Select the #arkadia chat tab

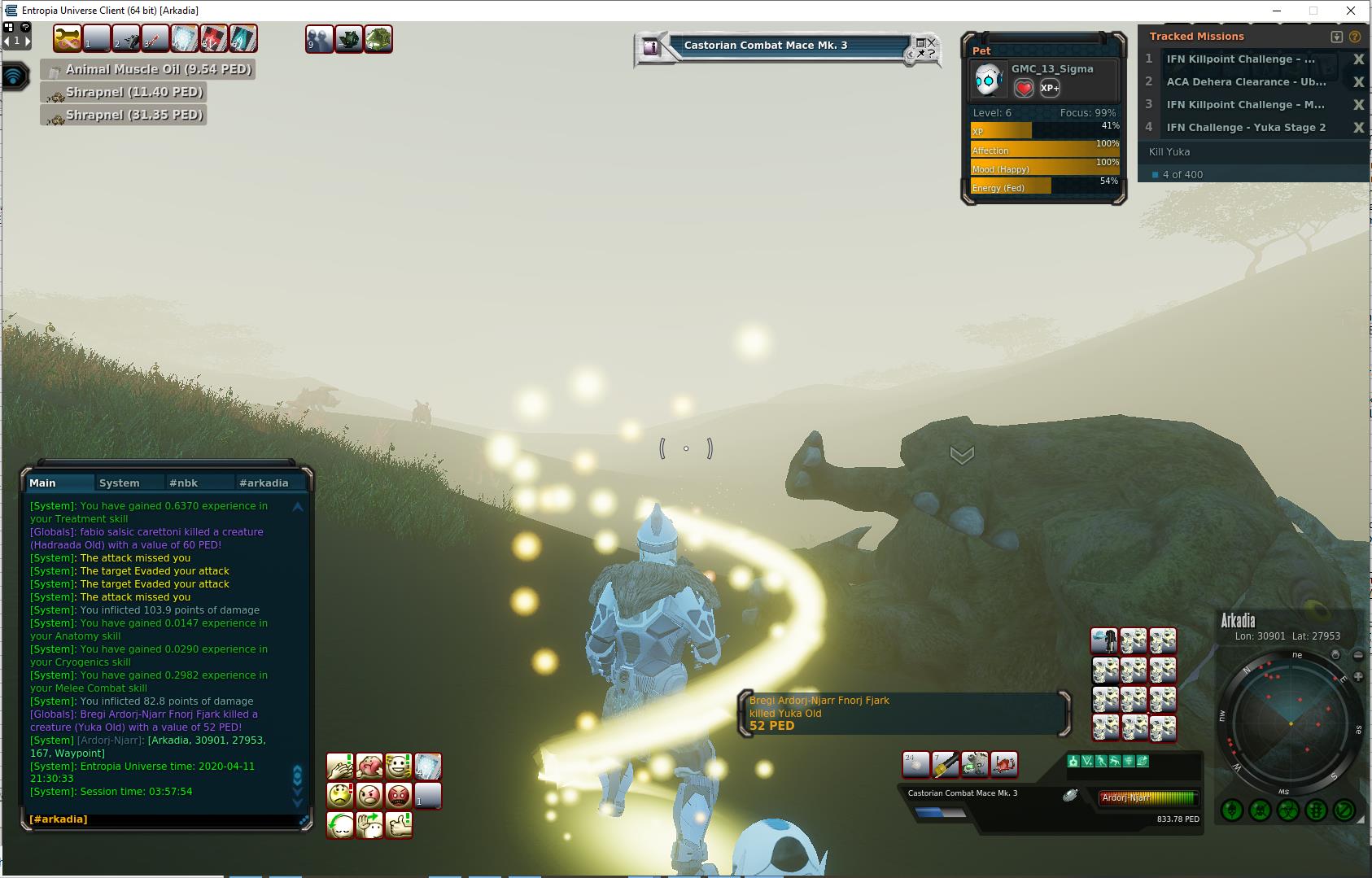coord(264,483)
